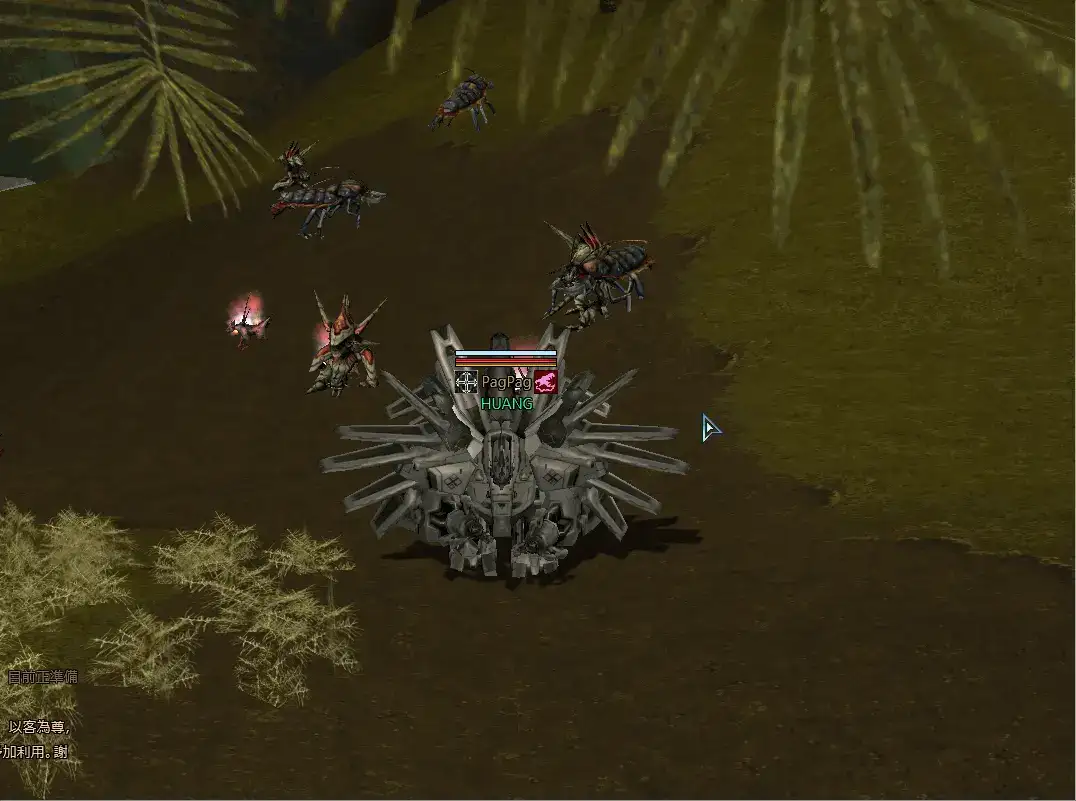Click the HUANG guild tag
The width and height of the screenshot is (1076, 801).
coord(506,404)
